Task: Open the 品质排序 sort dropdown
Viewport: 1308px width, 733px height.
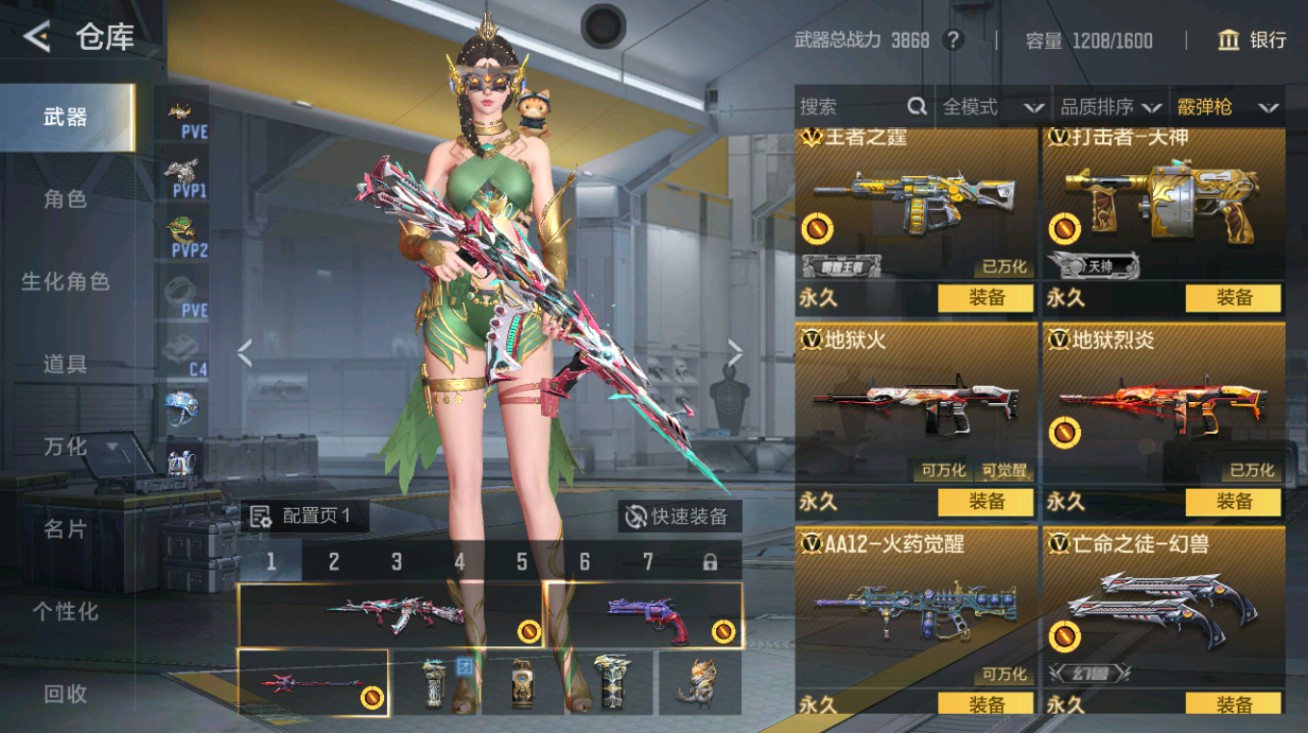Action: 1111,107
